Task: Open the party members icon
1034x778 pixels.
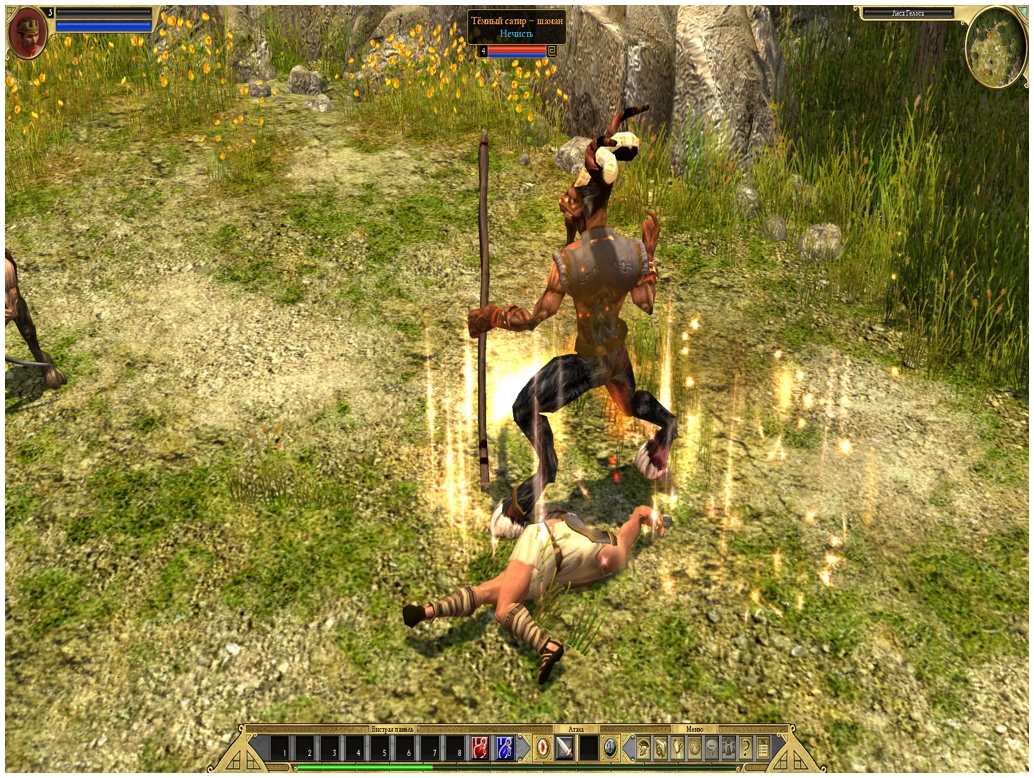Action: point(729,748)
